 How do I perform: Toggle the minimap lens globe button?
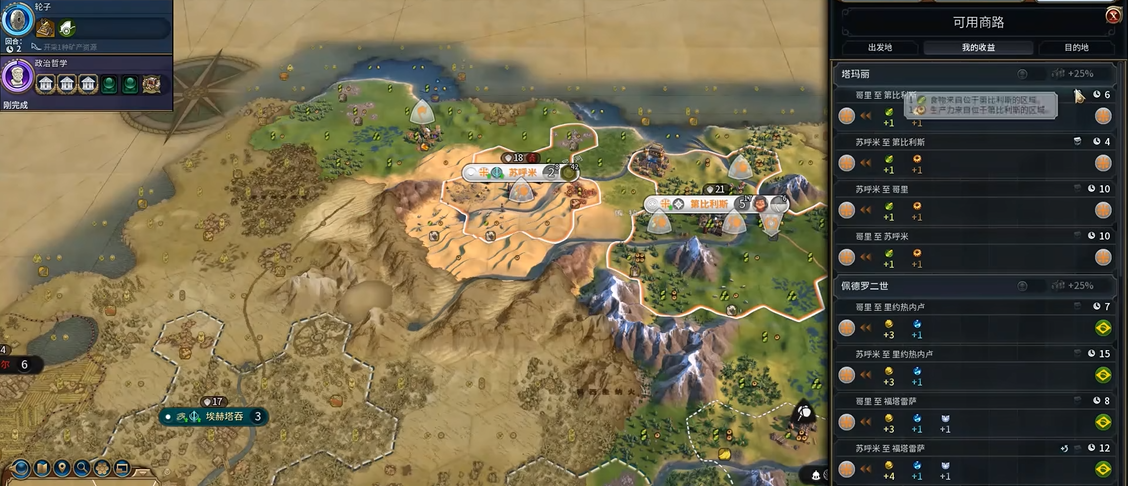click(22, 467)
